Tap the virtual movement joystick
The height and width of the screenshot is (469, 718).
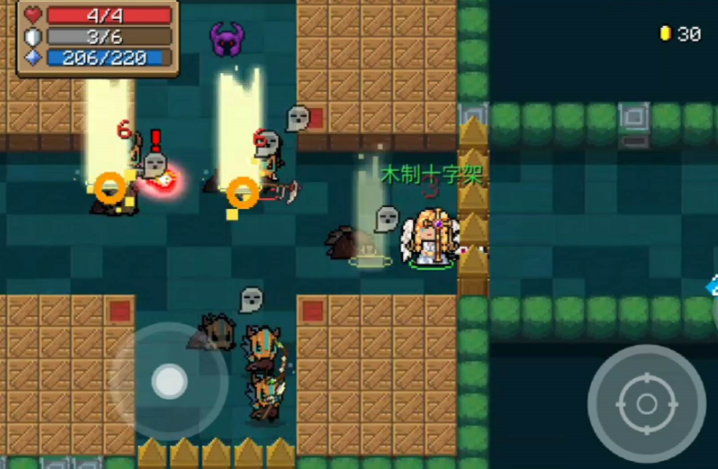(x=169, y=380)
